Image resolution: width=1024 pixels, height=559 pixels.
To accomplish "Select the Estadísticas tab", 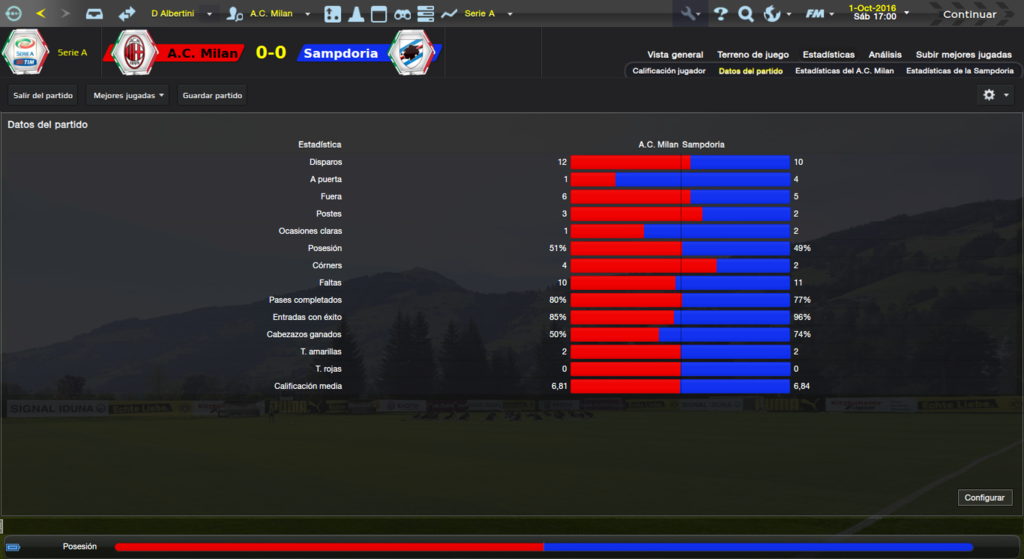I will click(830, 55).
